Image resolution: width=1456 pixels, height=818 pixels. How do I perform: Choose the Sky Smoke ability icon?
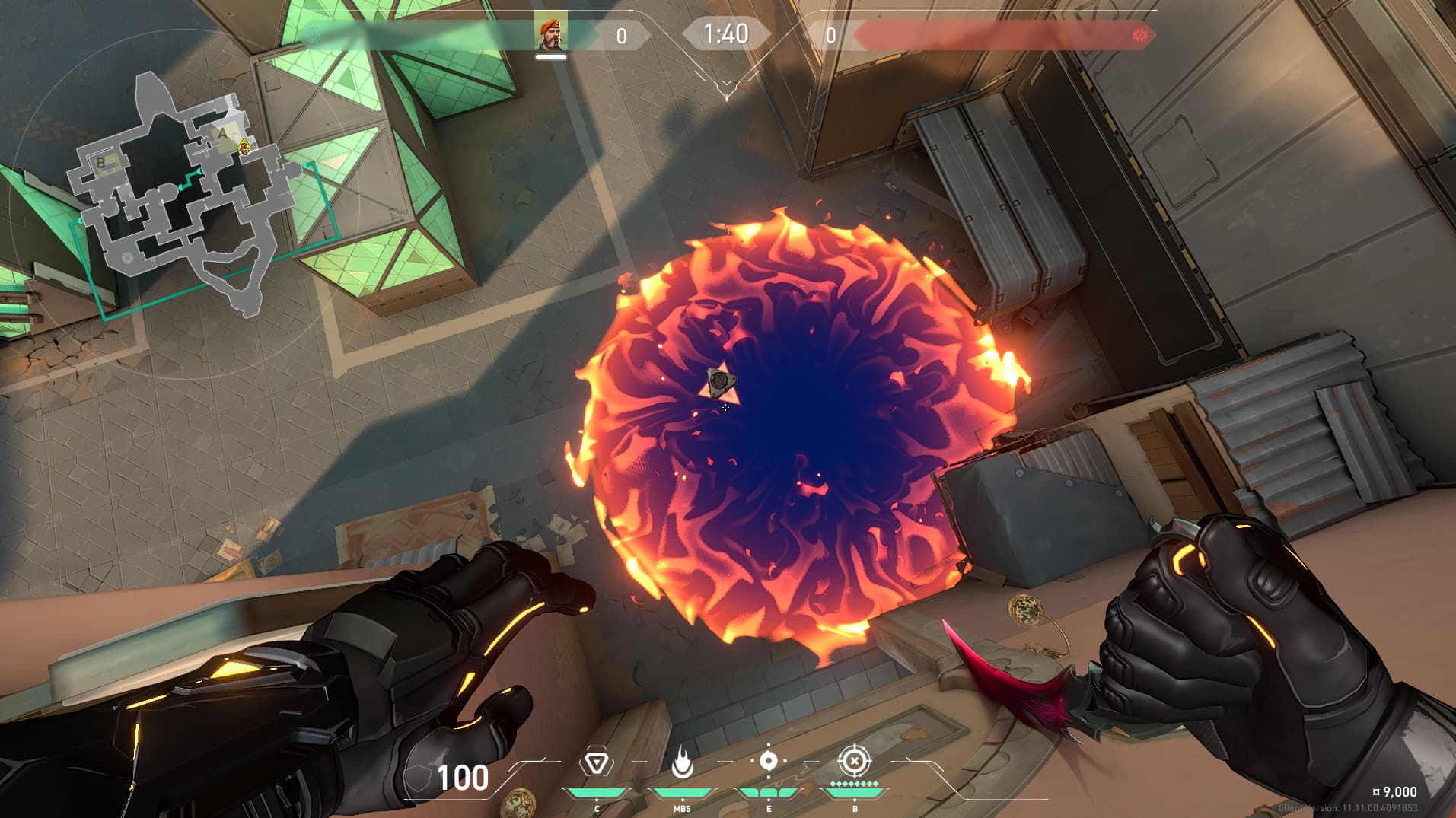click(768, 761)
